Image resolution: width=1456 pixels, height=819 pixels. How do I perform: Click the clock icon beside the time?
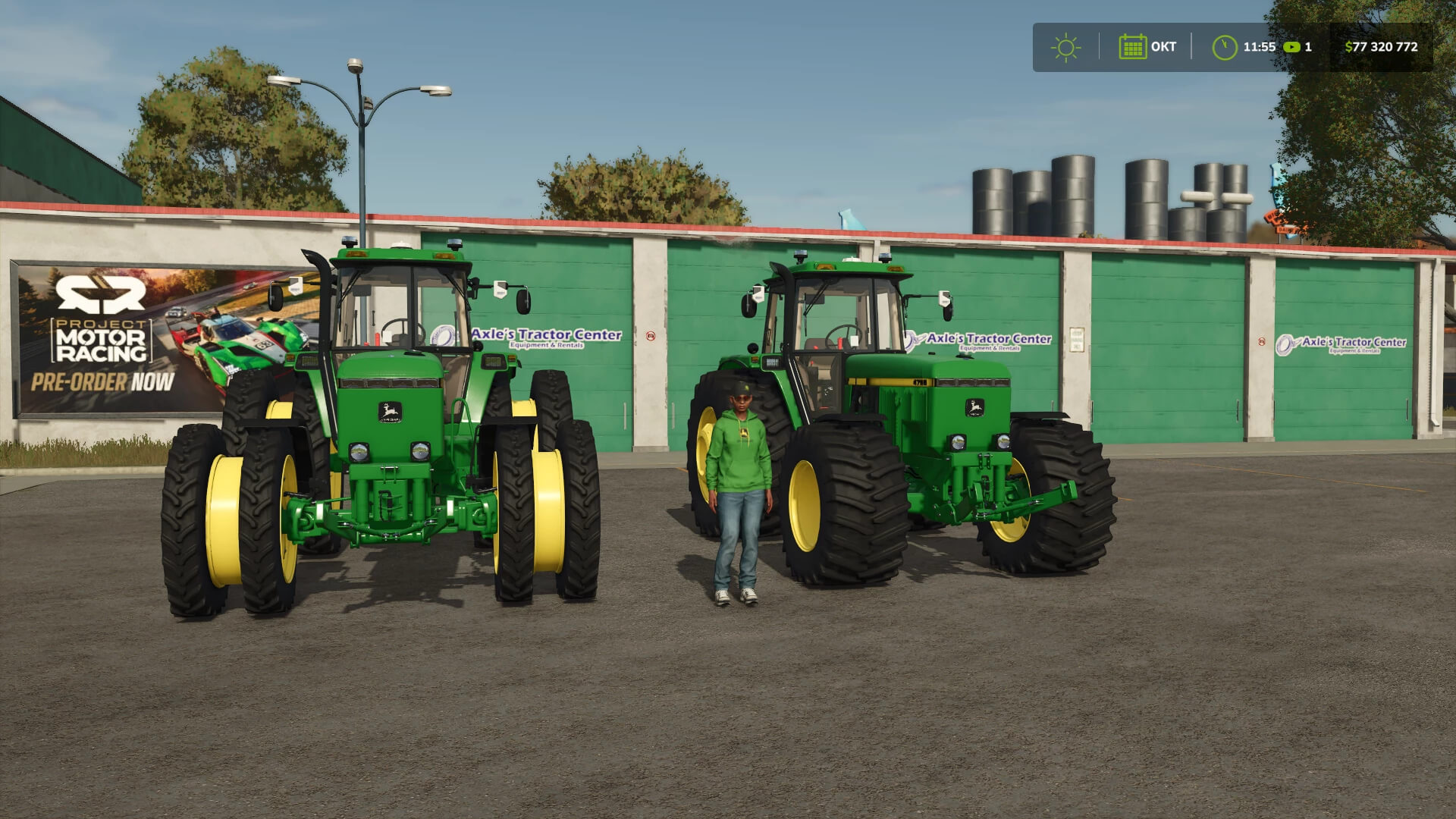(x=1224, y=47)
